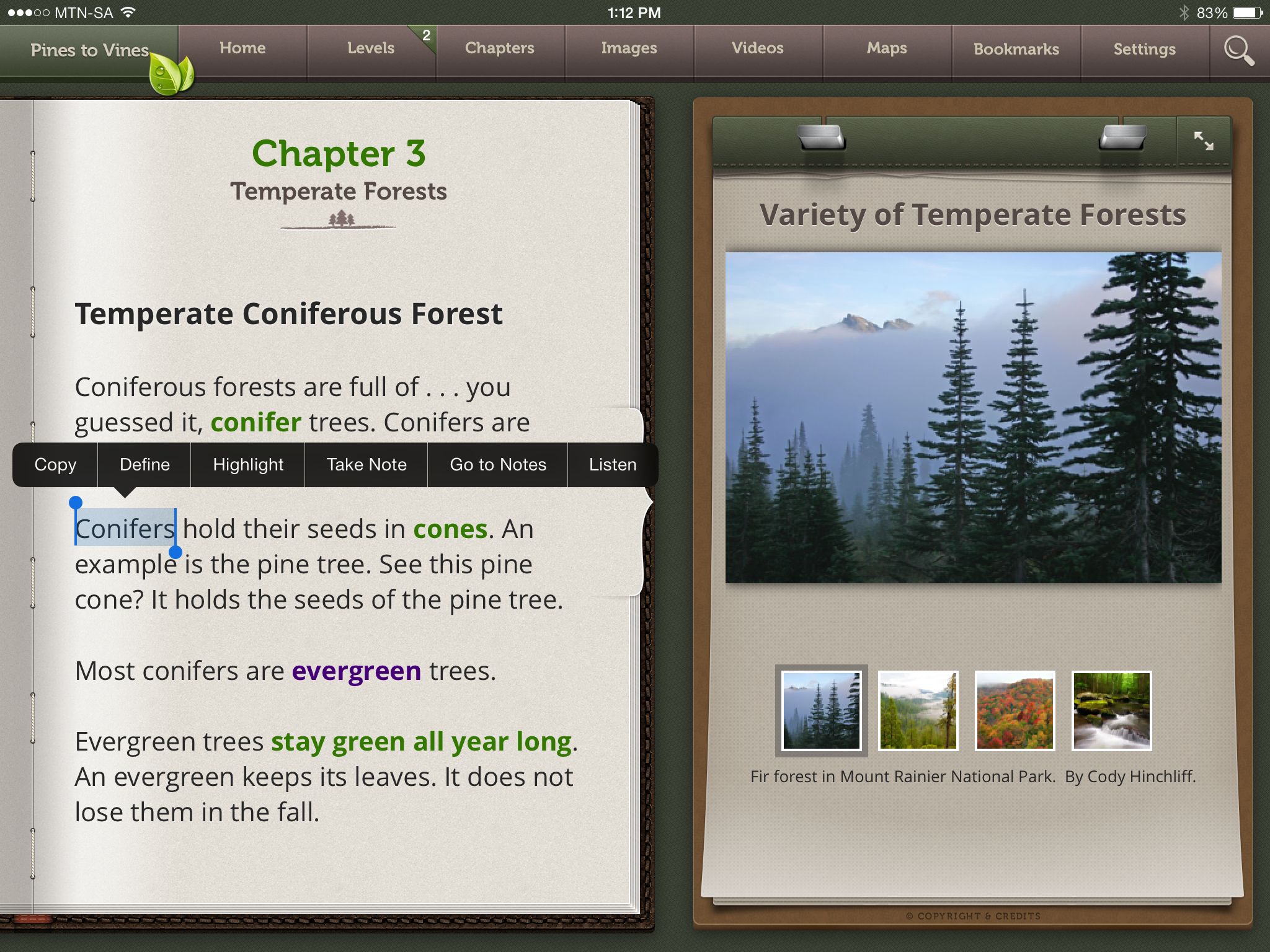Open the Copyright & Credits link
Screen dimensions: 1270x952
pyautogui.click(x=972, y=915)
